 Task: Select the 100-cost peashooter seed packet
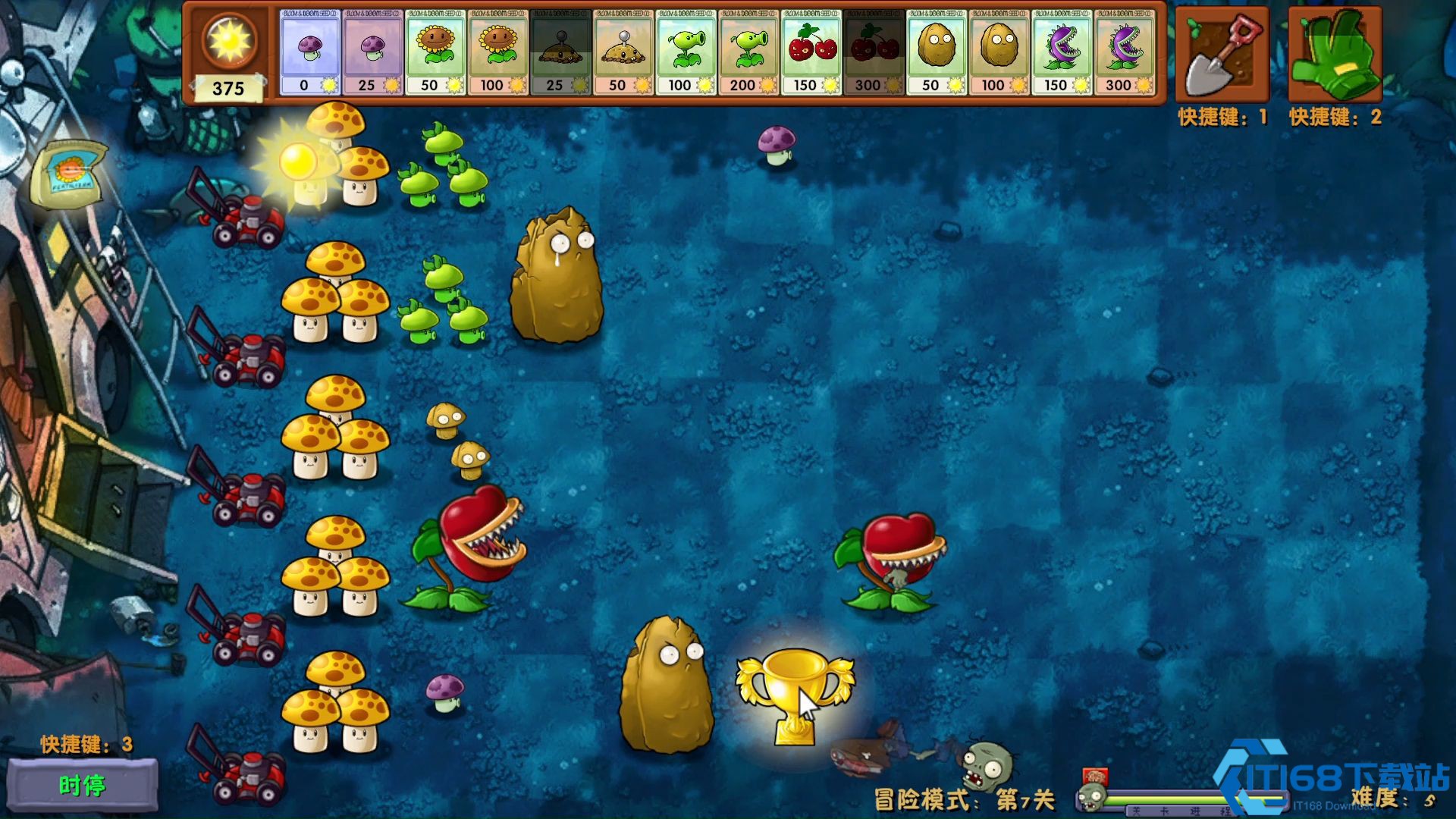686,52
